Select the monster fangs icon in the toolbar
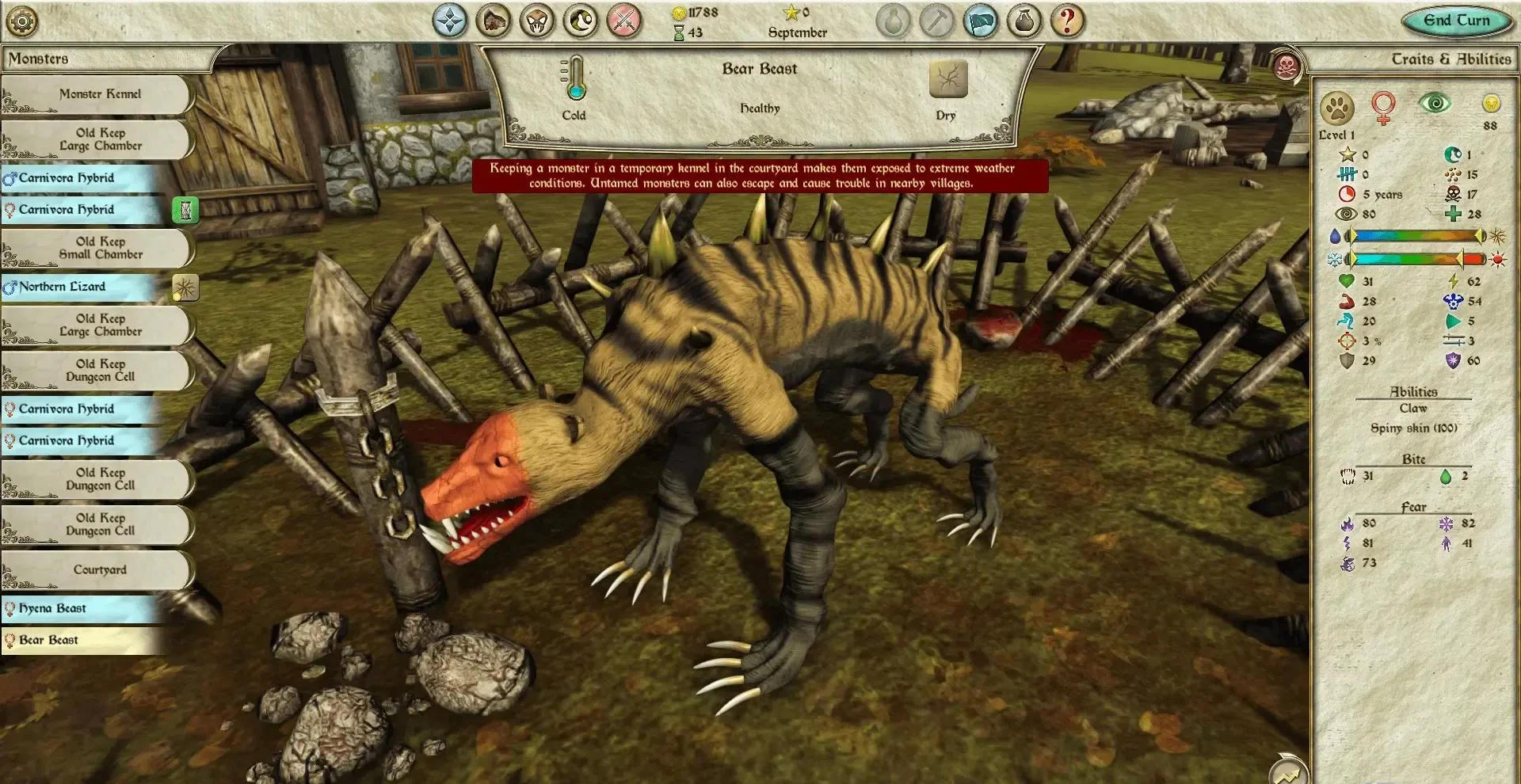This screenshot has width=1521, height=784. point(537,21)
